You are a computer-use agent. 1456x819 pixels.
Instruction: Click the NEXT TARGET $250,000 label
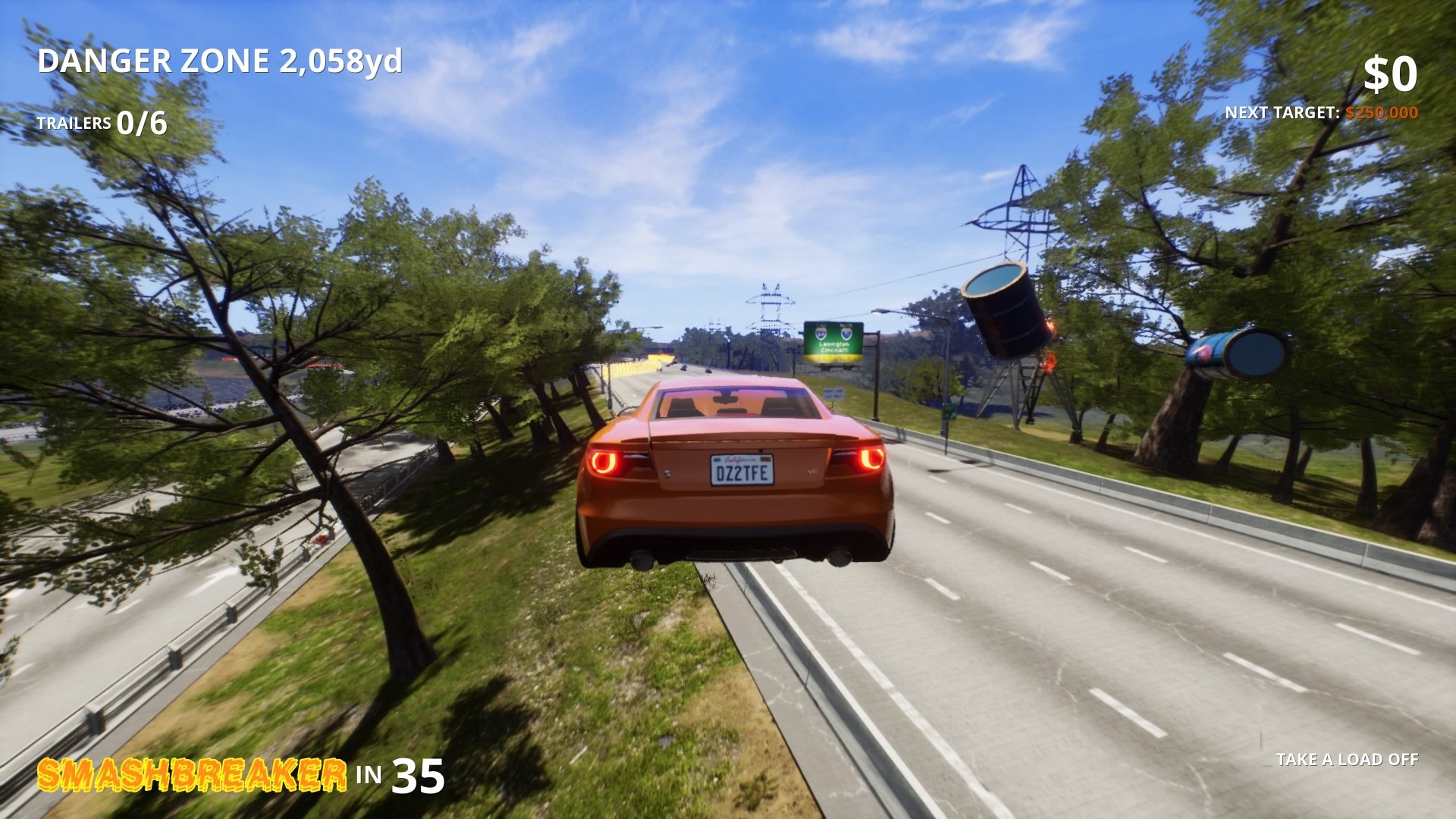tap(1323, 111)
